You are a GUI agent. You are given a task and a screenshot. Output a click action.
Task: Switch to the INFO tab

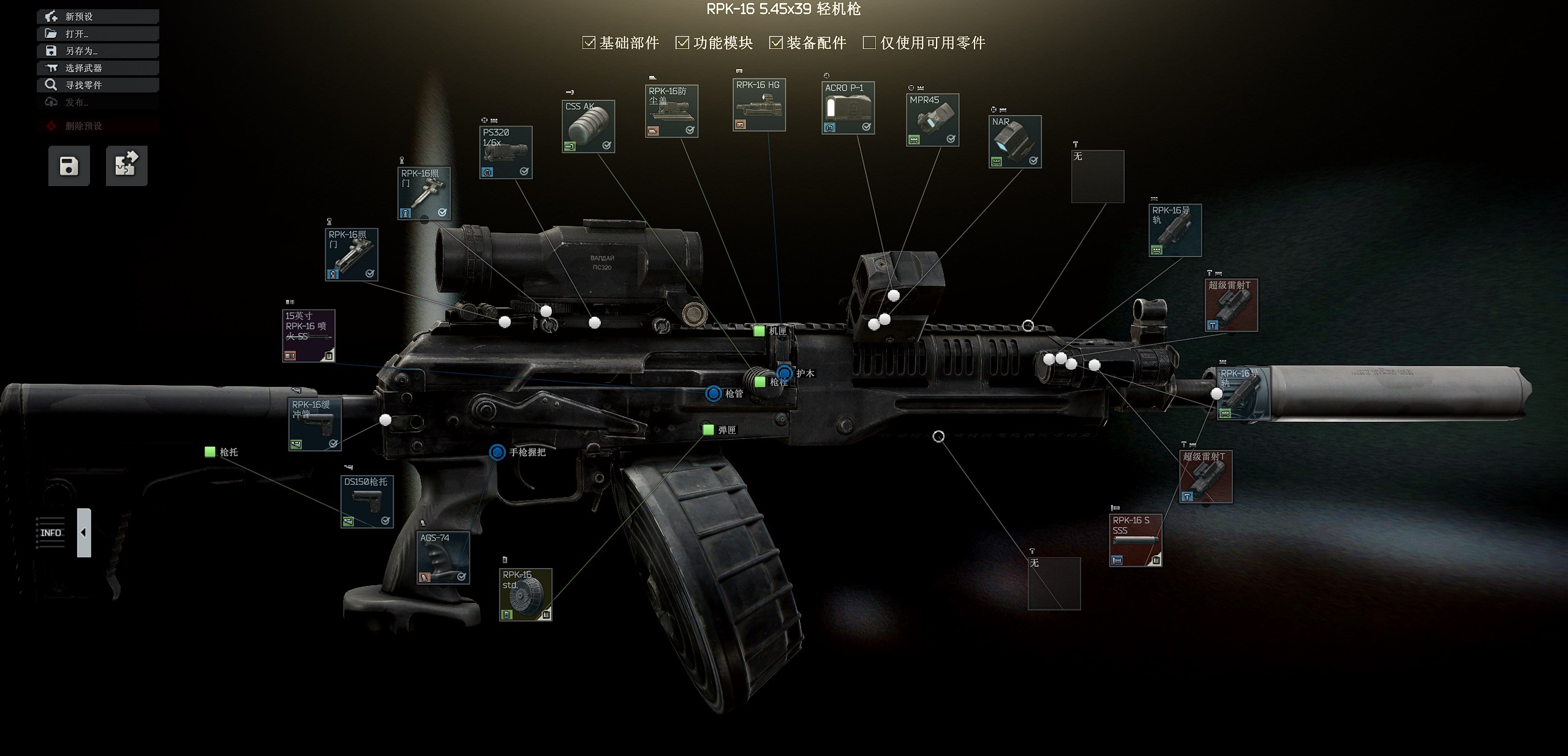pos(51,532)
